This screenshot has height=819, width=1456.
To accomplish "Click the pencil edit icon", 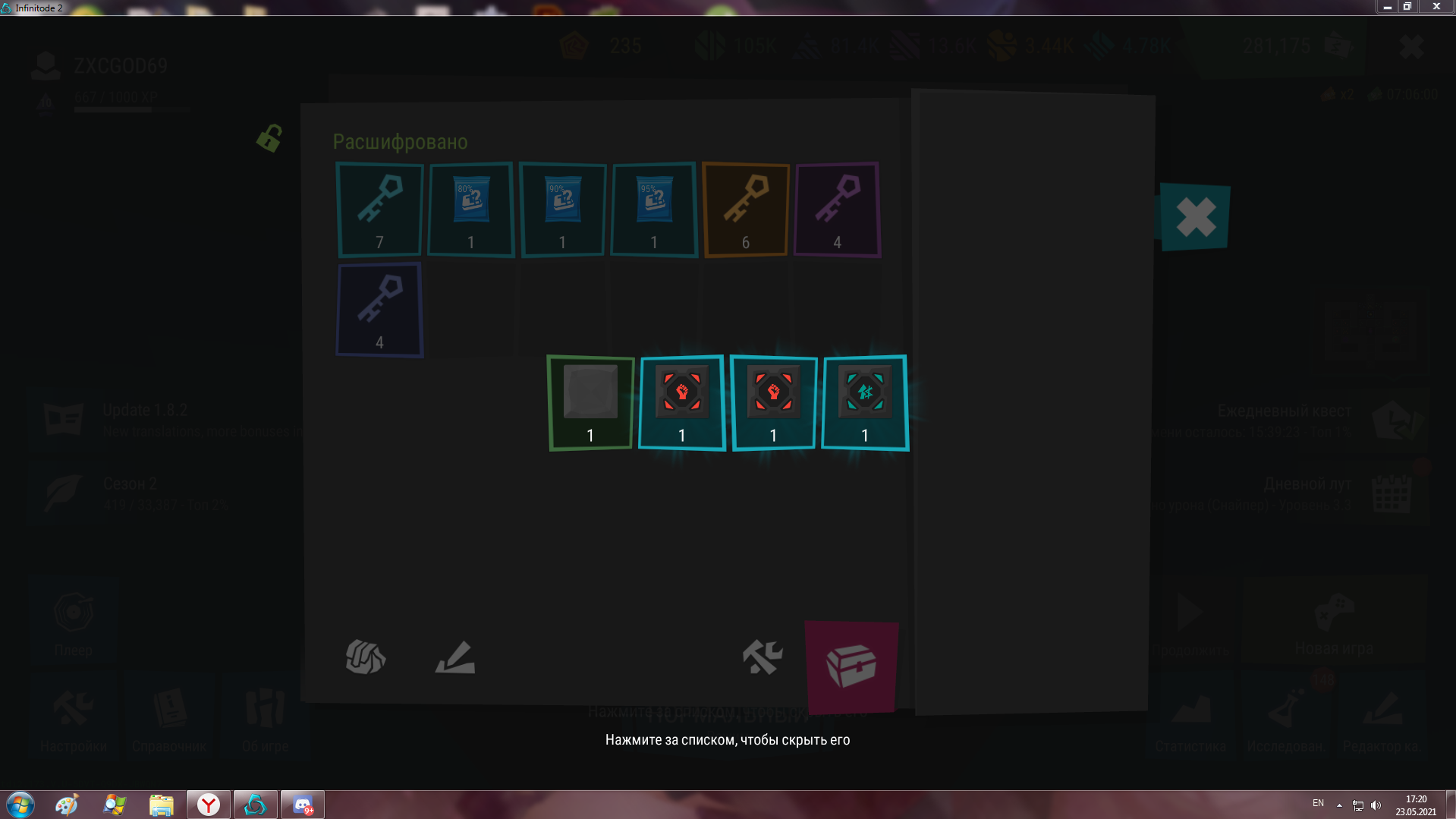I will pos(455,657).
